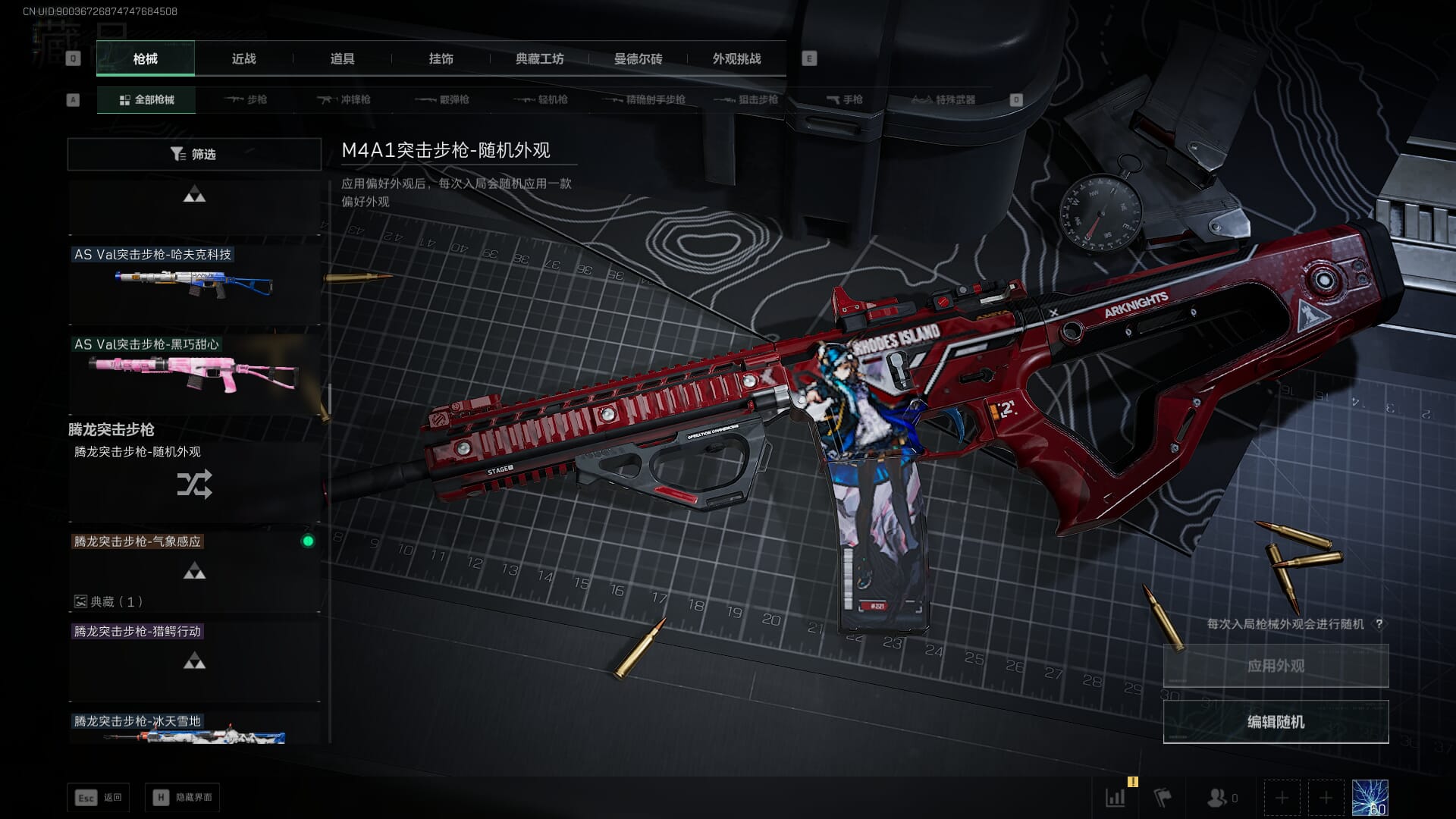
Task: Open the 筛选 filter panel
Action: (194, 154)
